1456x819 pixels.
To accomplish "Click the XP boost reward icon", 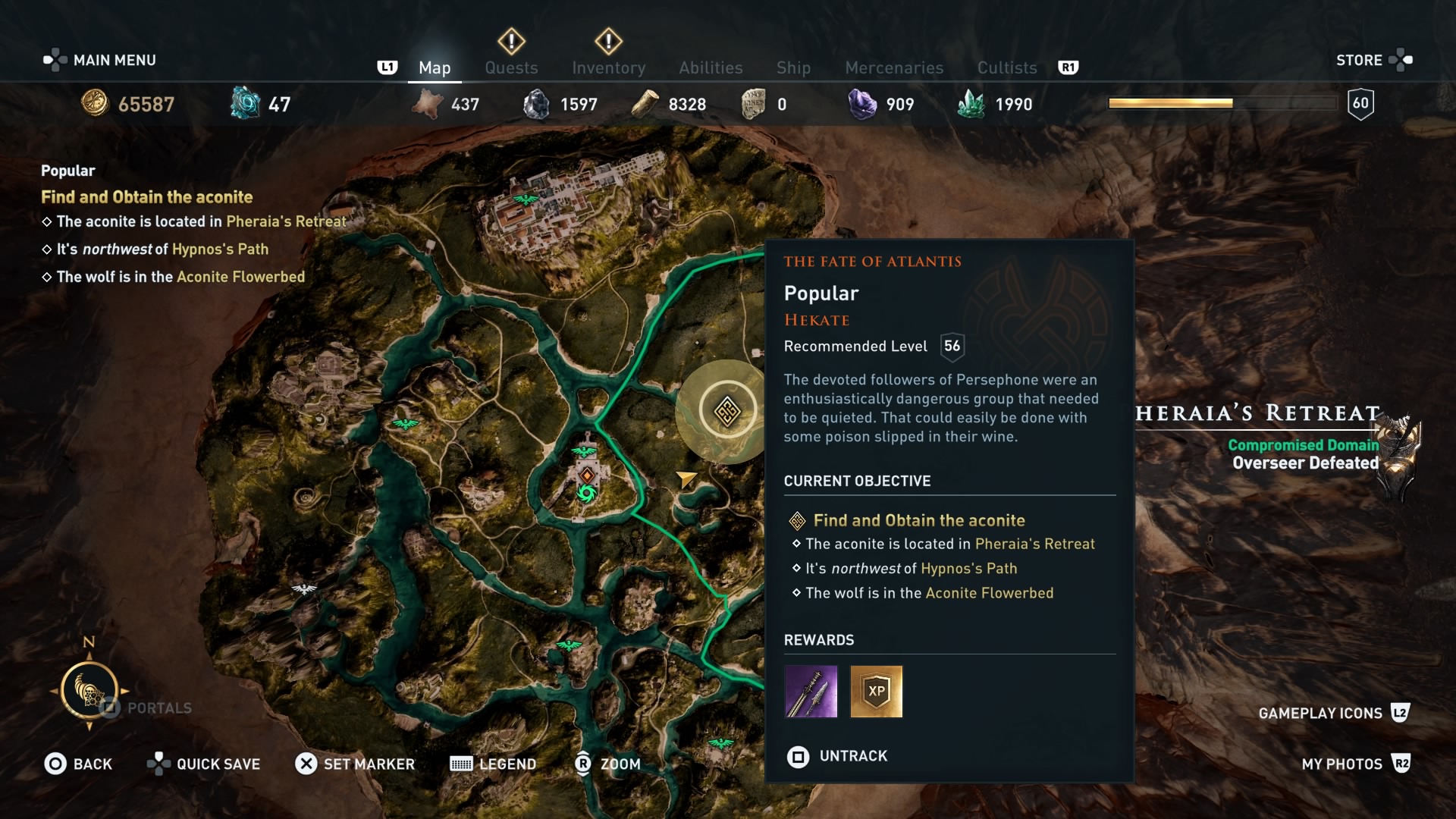I will coord(876,692).
